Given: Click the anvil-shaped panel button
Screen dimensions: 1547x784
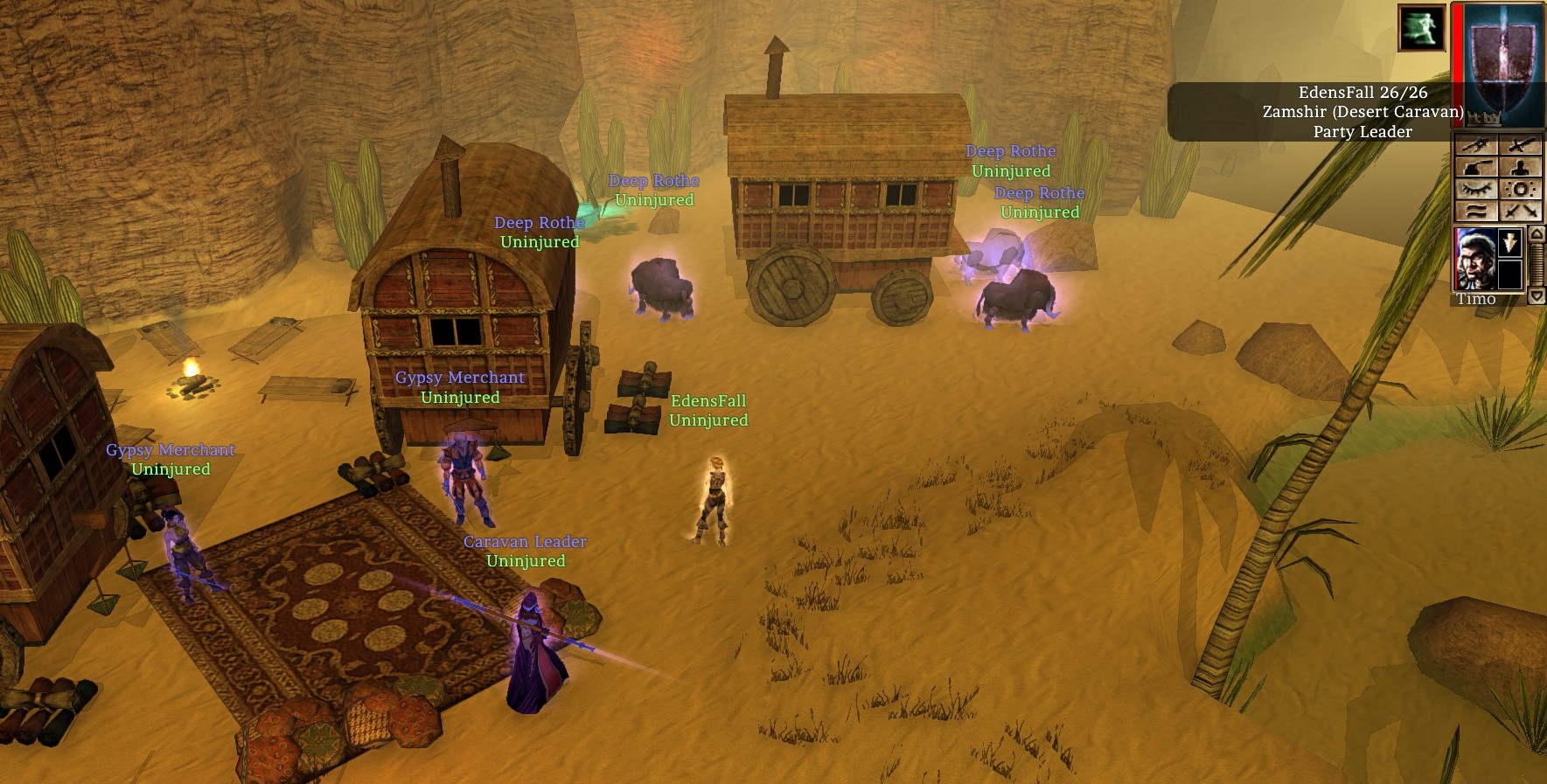Looking at the screenshot, I should (1474, 167).
